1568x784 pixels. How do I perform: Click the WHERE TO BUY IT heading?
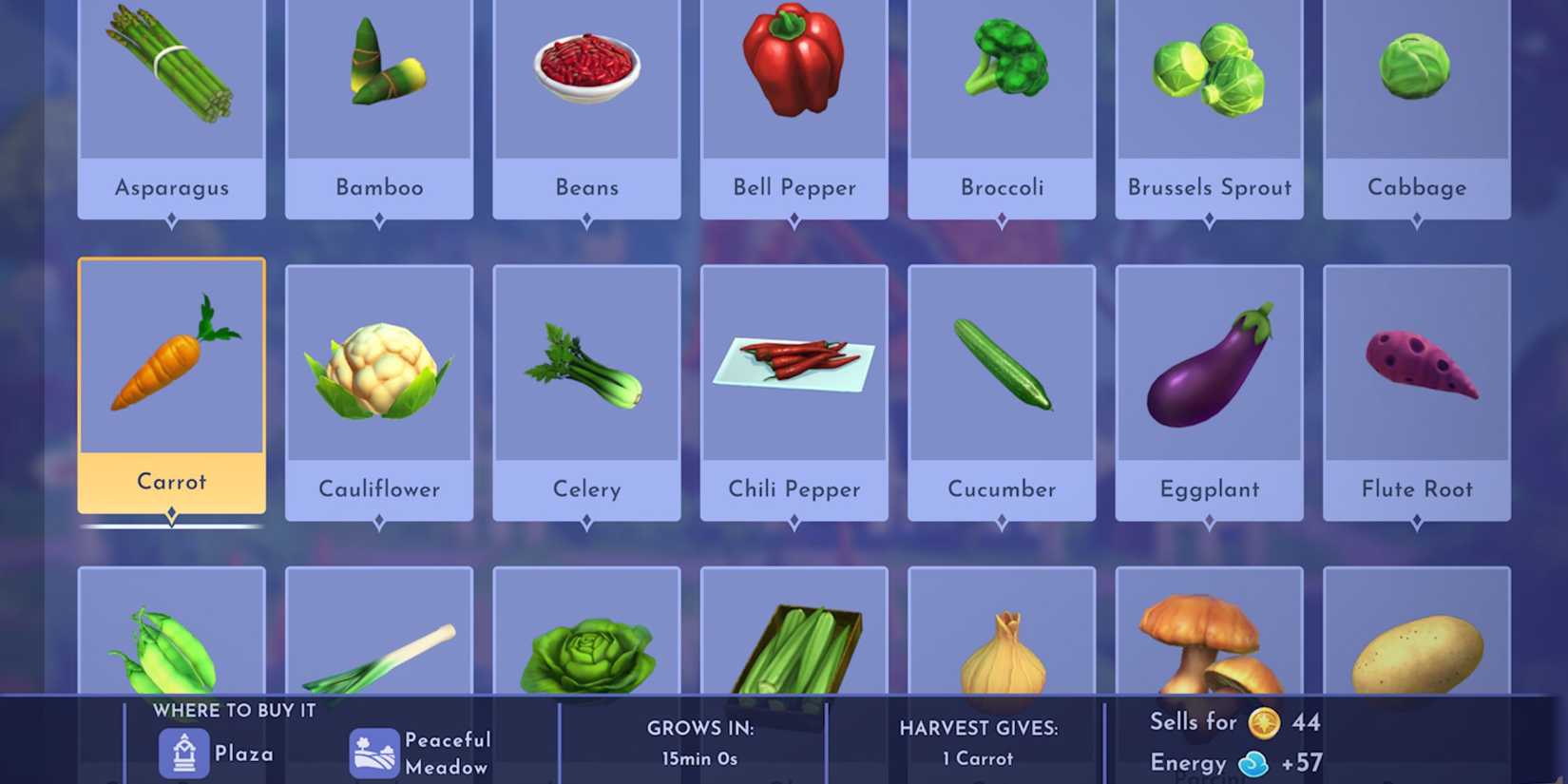coord(236,710)
